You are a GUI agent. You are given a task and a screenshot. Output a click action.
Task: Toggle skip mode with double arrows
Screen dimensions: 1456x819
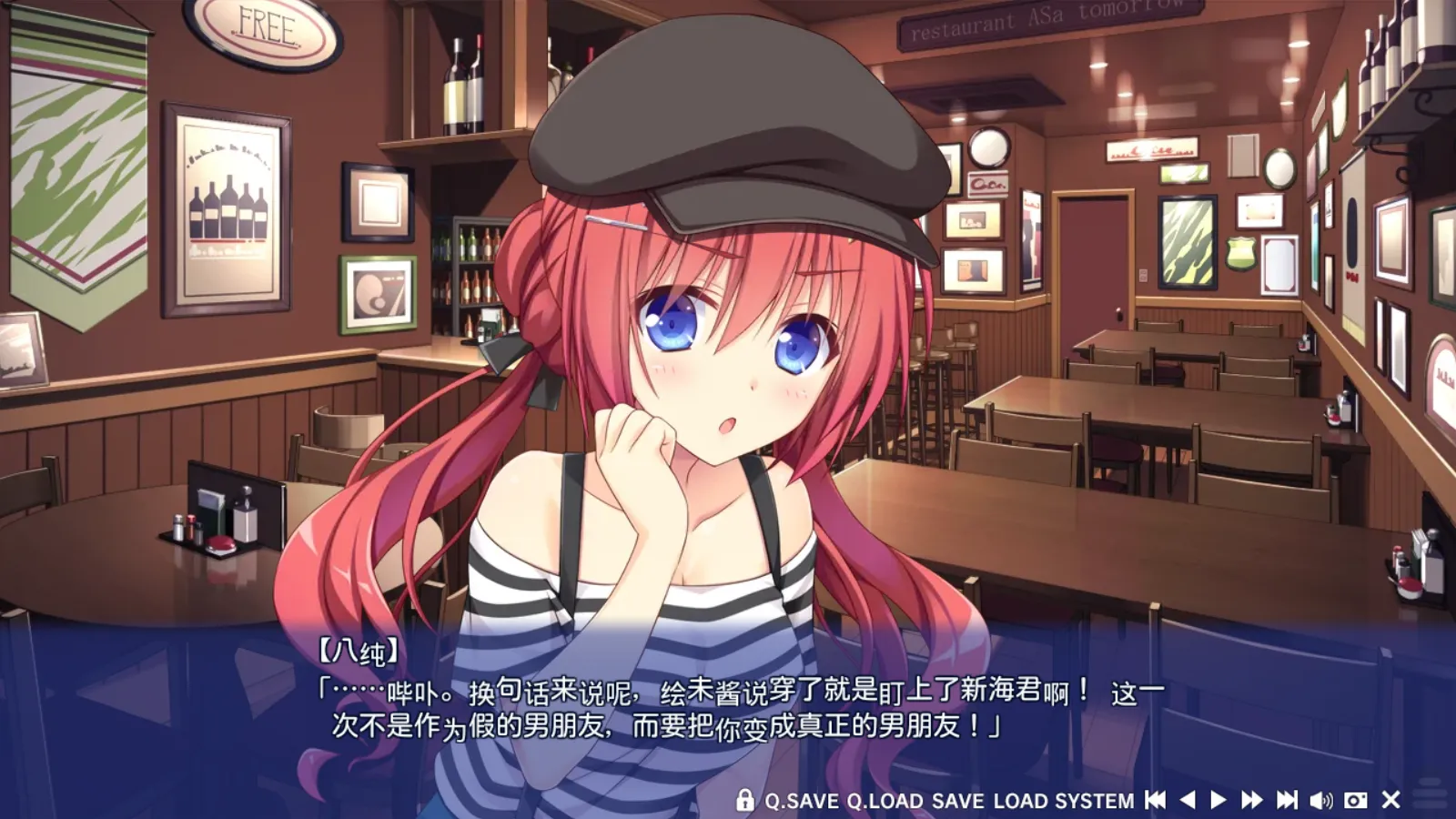tap(1251, 801)
